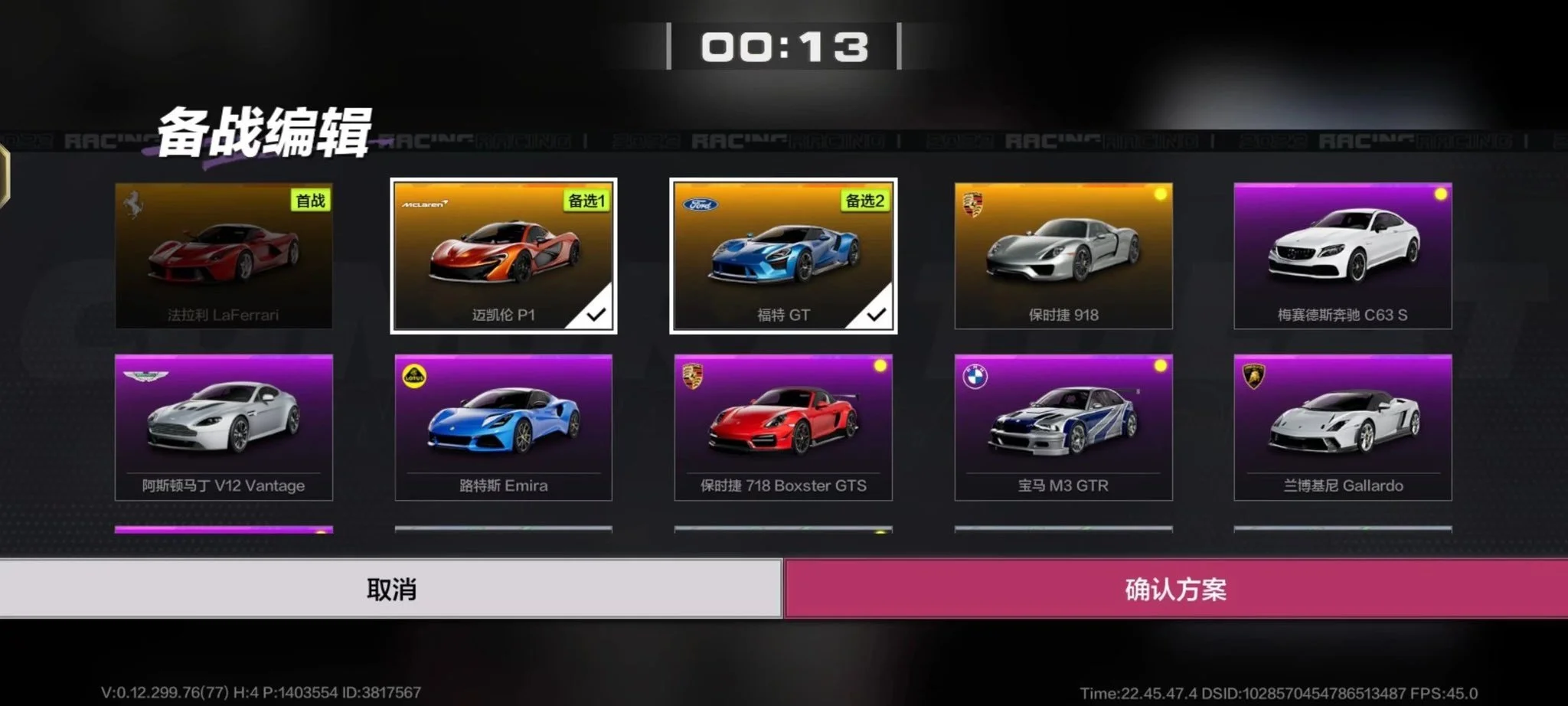Choose the 路特斯 Emira car card

click(503, 427)
